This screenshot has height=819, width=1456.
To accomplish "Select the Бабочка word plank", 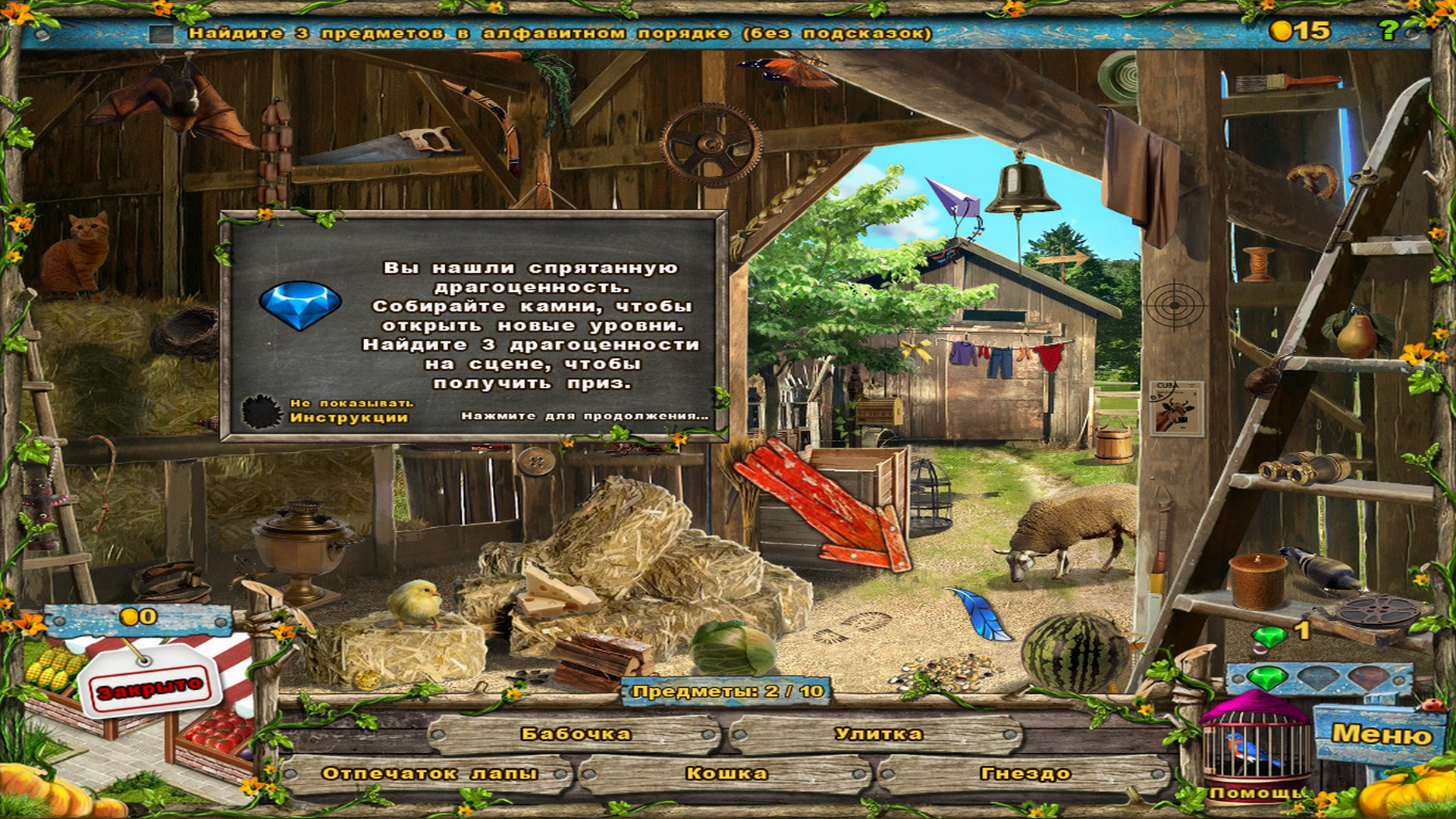I will click(x=576, y=734).
